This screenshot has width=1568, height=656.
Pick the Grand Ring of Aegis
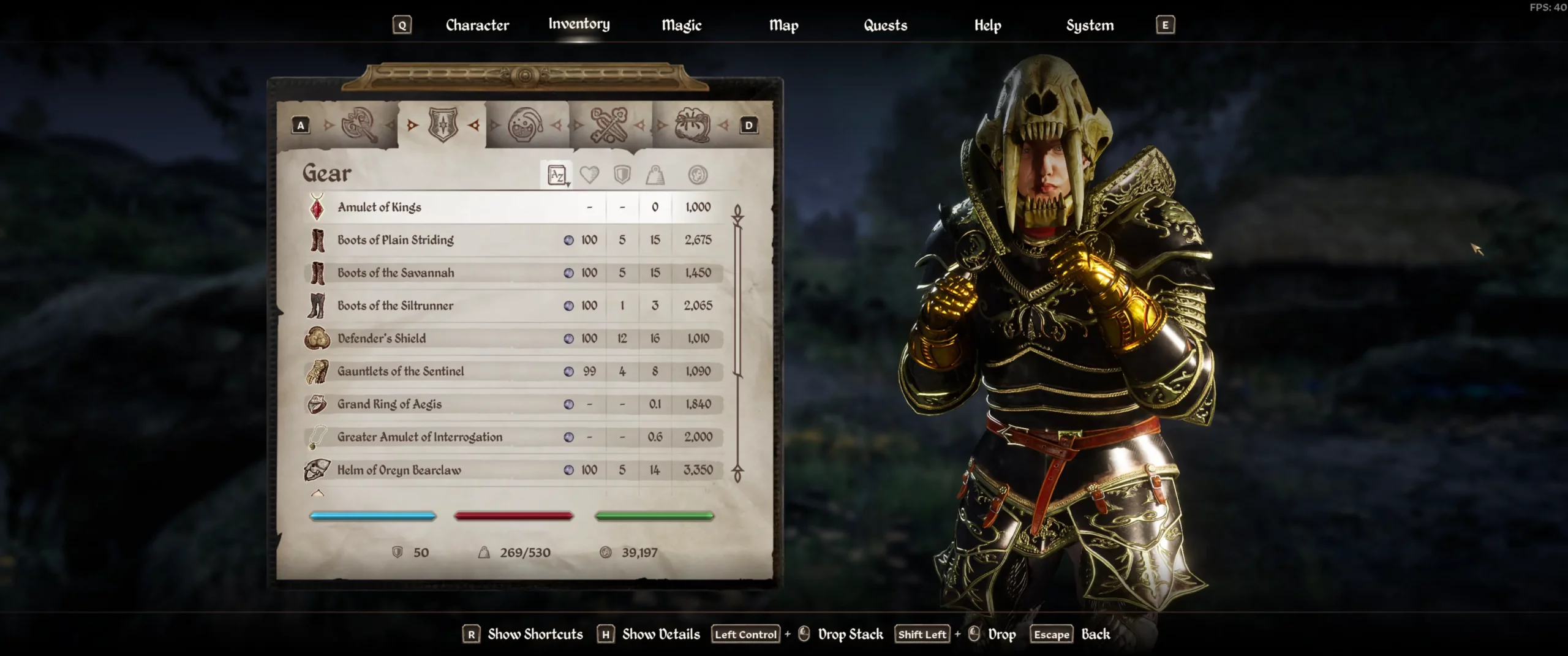pyautogui.click(x=389, y=404)
